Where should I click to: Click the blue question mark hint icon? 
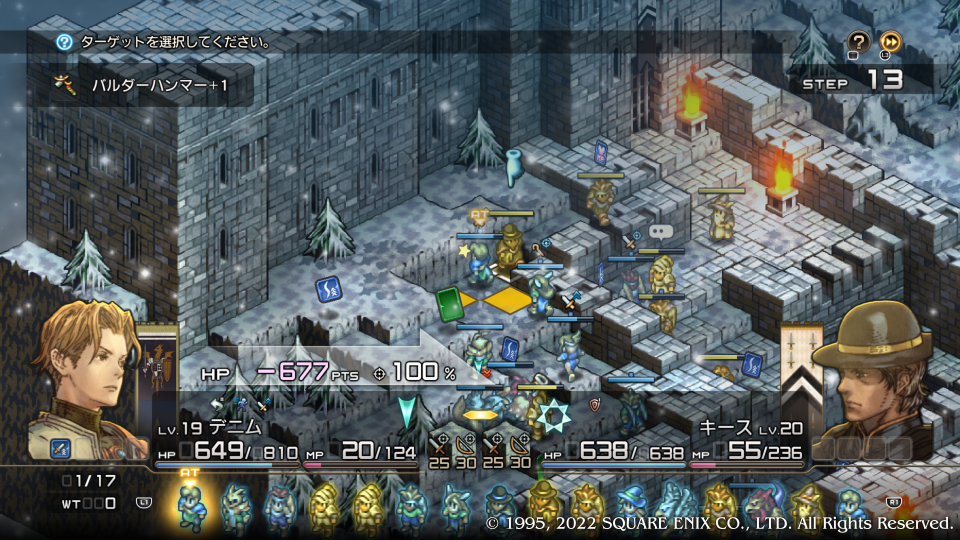click(x=65, y=42)
